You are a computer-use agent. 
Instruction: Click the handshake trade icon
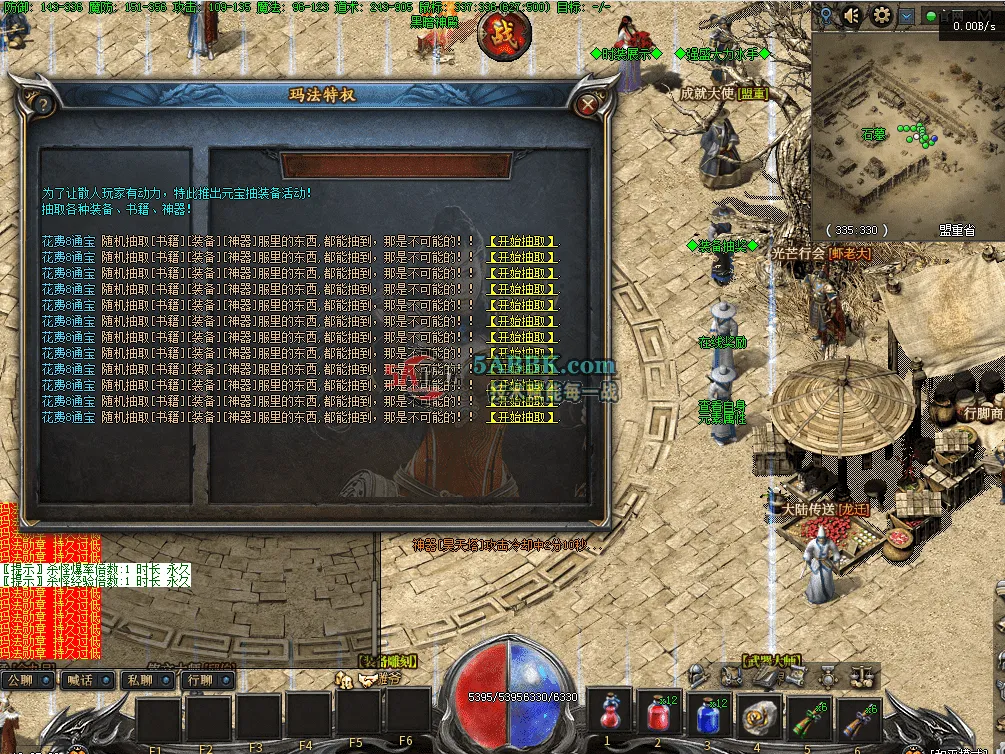coord(369,679)
